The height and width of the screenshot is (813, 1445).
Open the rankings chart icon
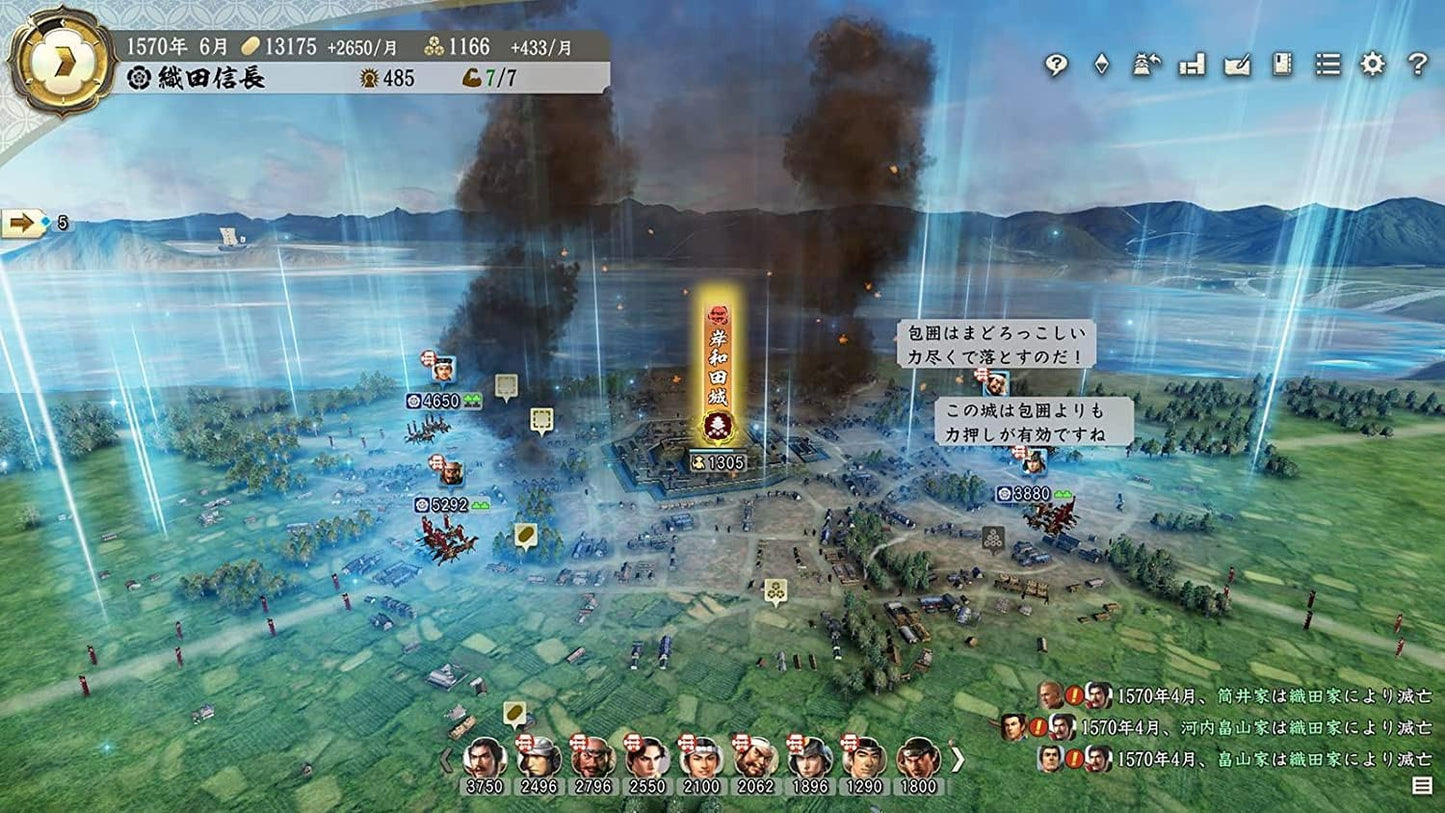tap(1190, 63)
